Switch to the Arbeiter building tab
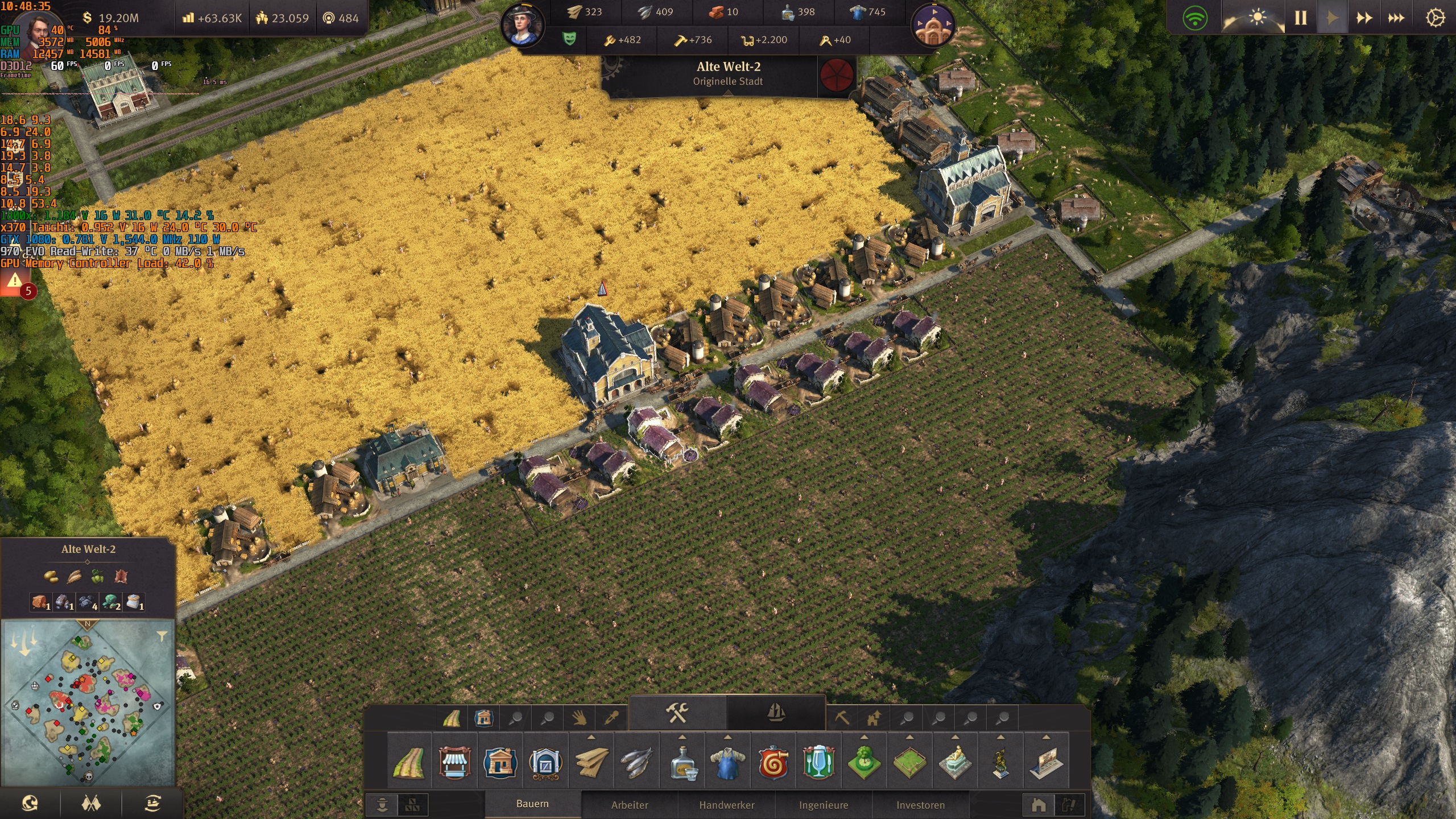Image resolution: width=1456 pixels, height=819 pixels. pos(630,805)
